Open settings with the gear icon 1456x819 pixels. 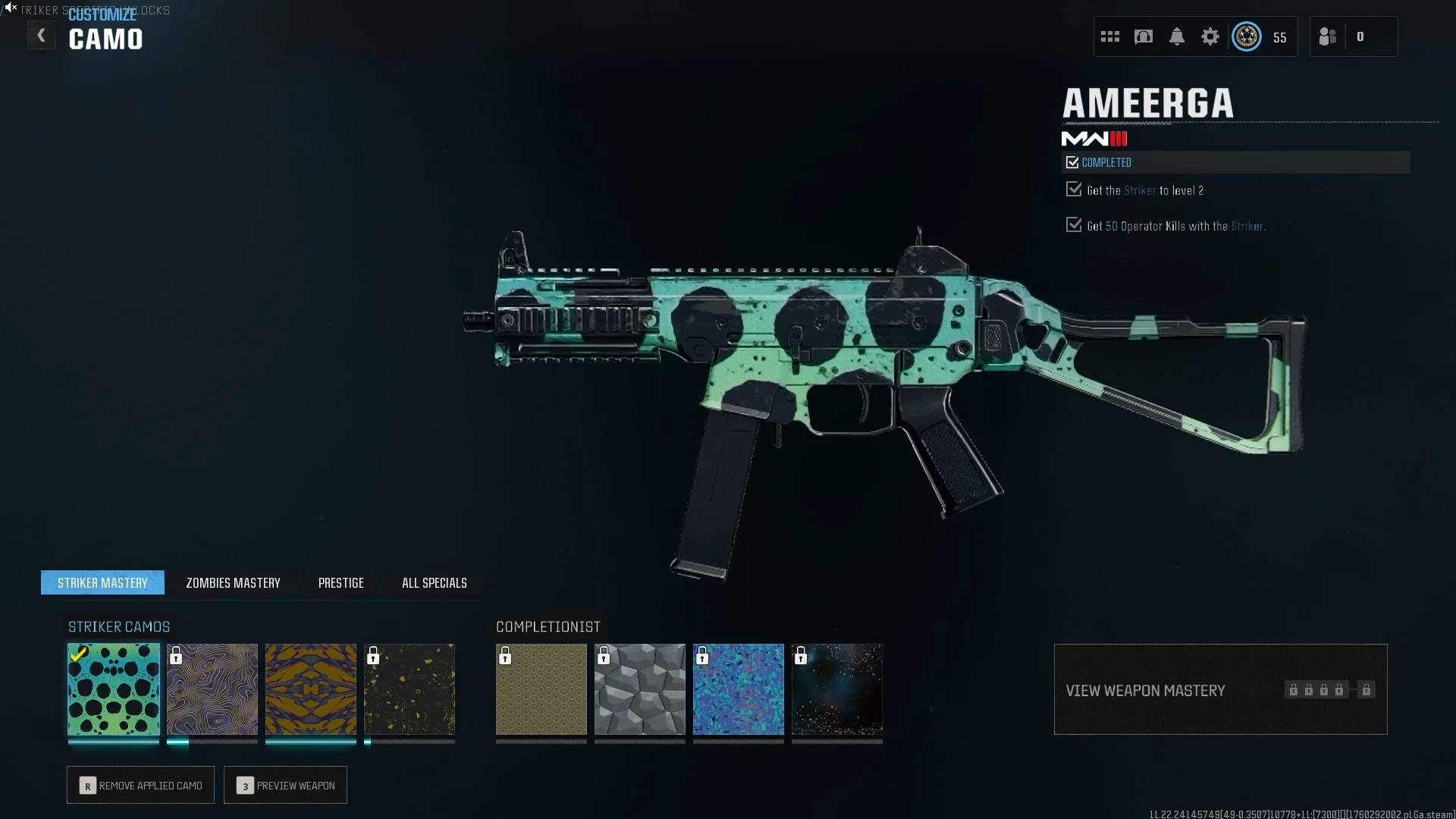[x=1210, y=36]
